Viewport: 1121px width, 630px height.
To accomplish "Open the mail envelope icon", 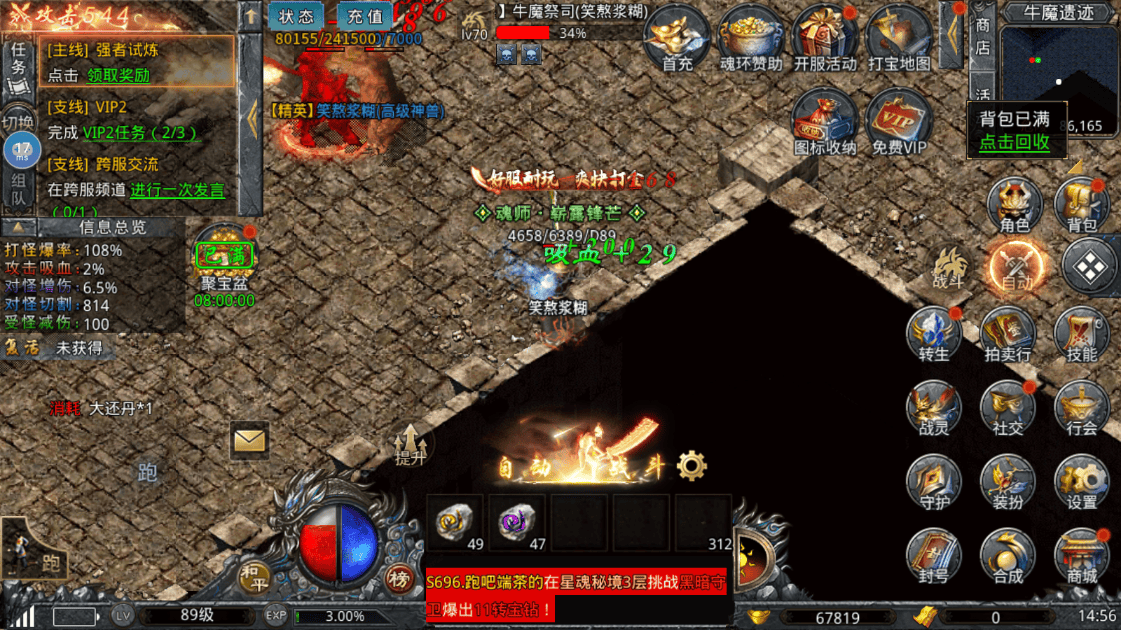I will pyautogui.click(x=249, y=440).
